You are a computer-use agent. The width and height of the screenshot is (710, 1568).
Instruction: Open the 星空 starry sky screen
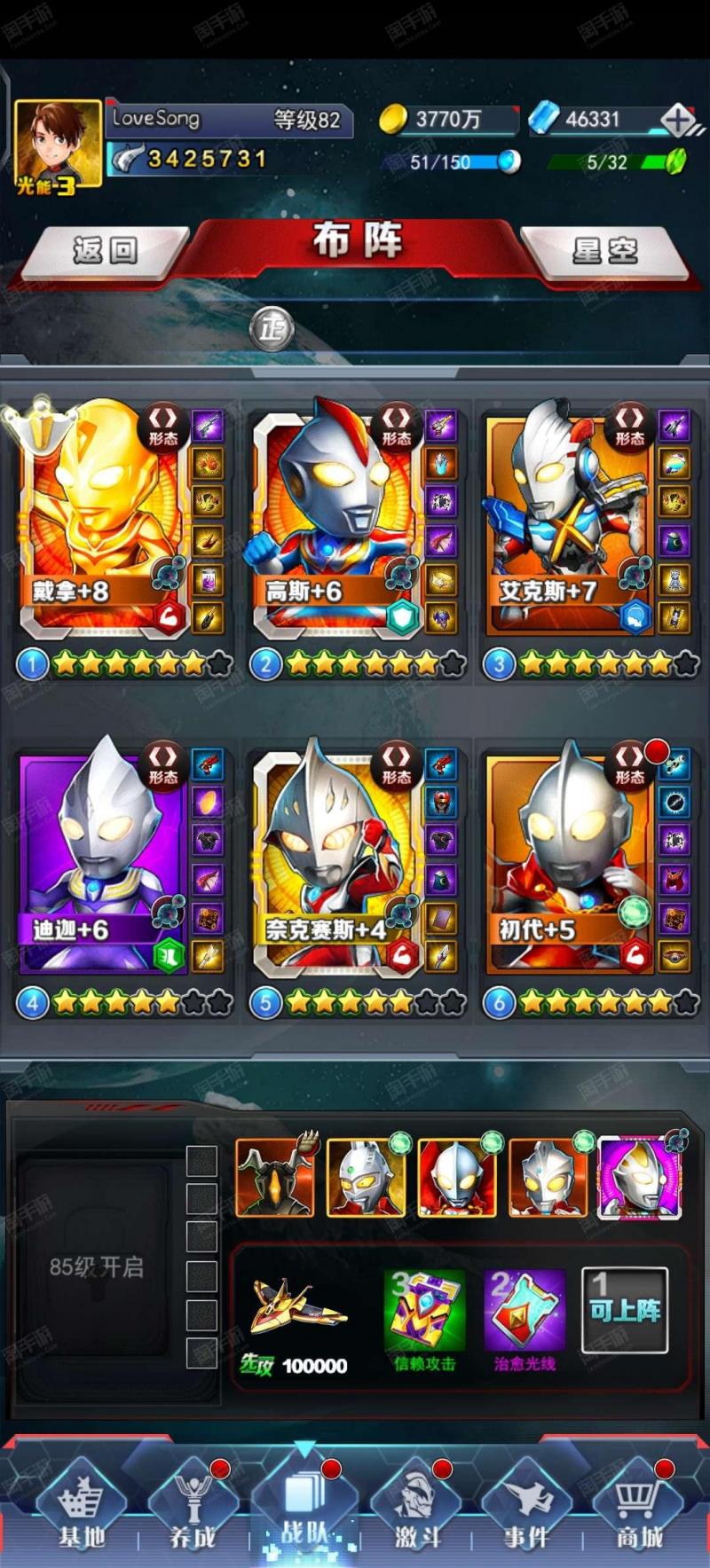604,252
